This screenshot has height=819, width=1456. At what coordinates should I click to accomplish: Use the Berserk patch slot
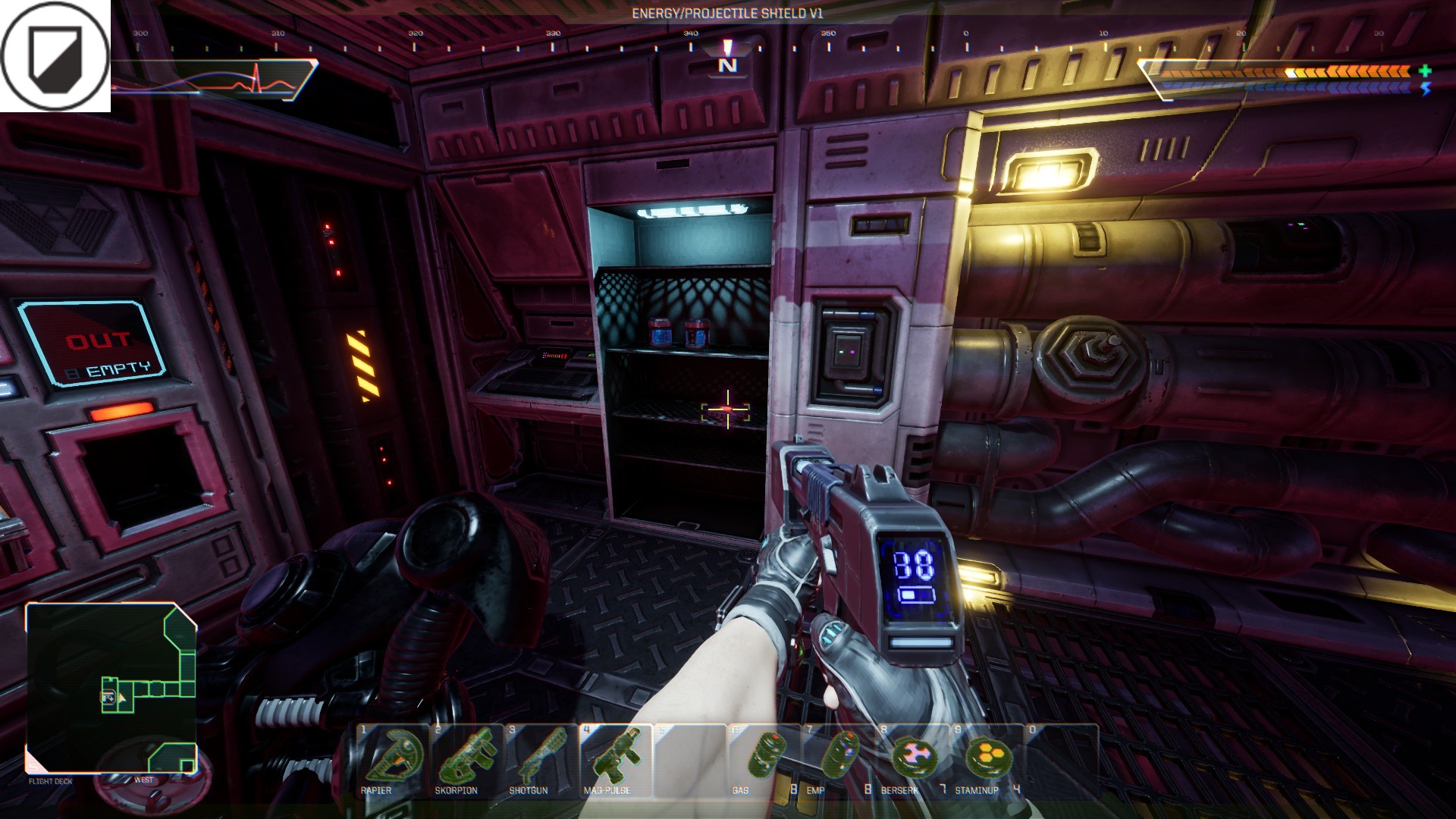point(912,759)
